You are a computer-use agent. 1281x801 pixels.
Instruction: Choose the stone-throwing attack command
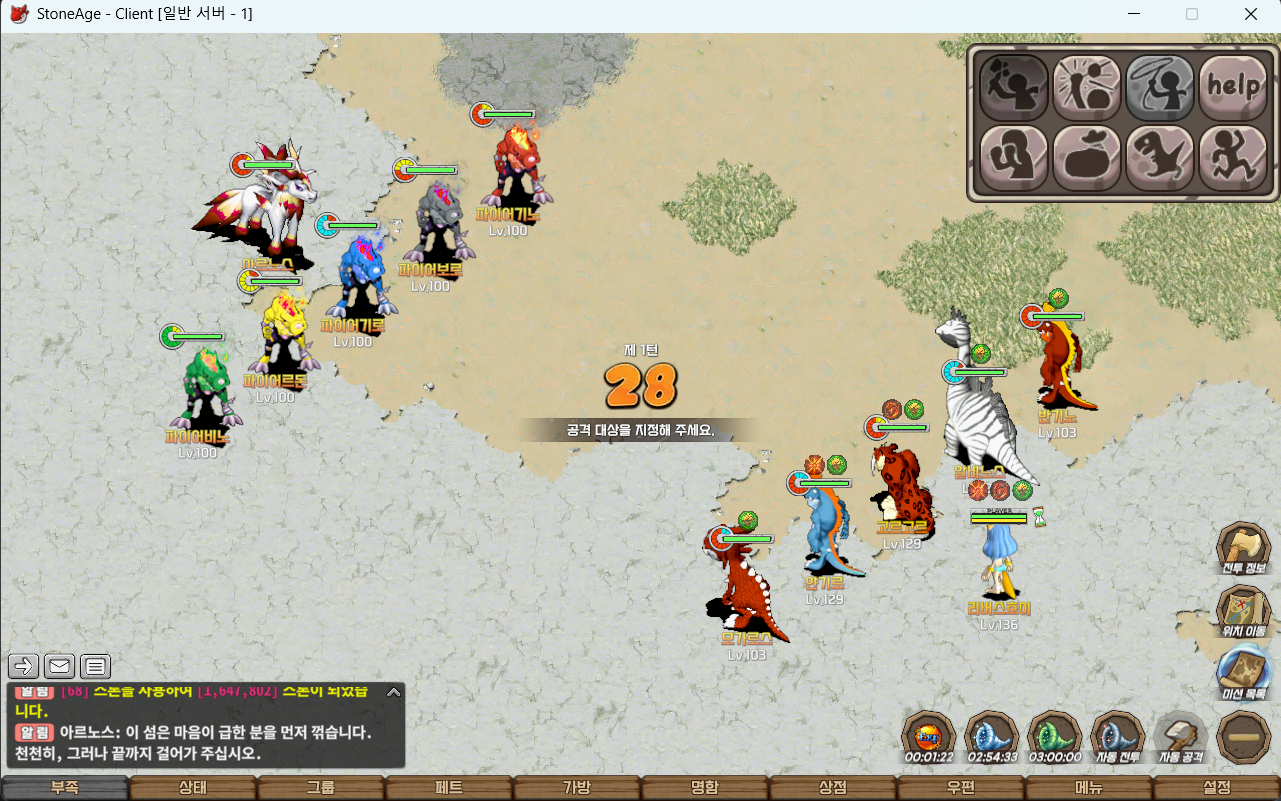tap(1014, 87)
